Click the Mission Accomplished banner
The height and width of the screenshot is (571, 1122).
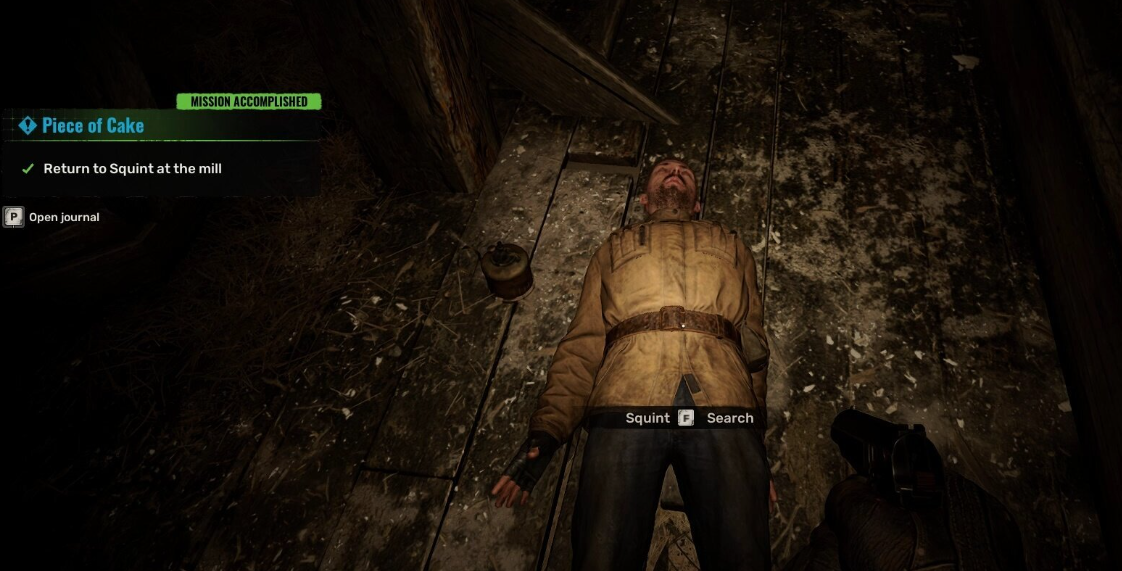(249, 101)
